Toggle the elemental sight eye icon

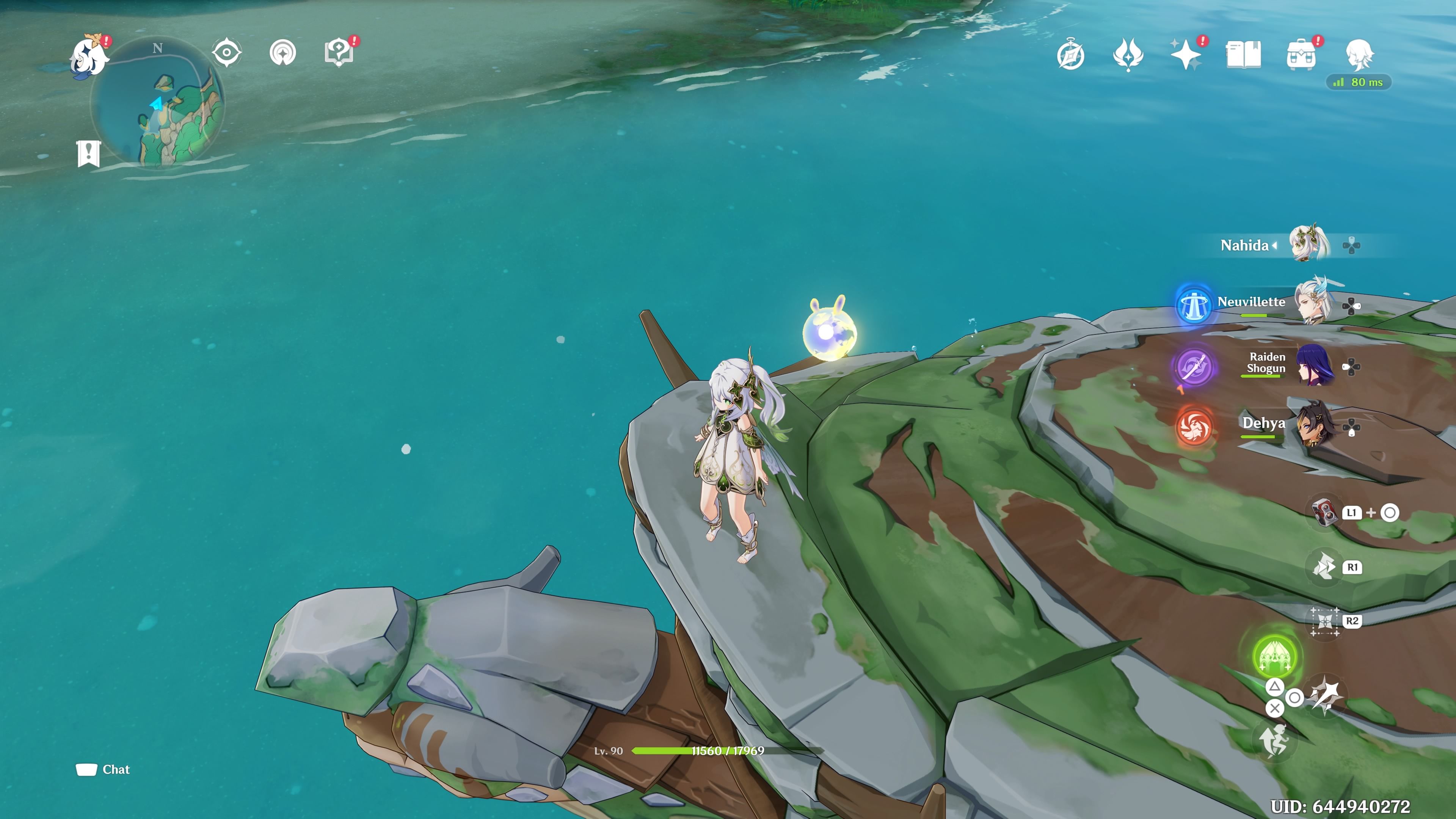227,53
